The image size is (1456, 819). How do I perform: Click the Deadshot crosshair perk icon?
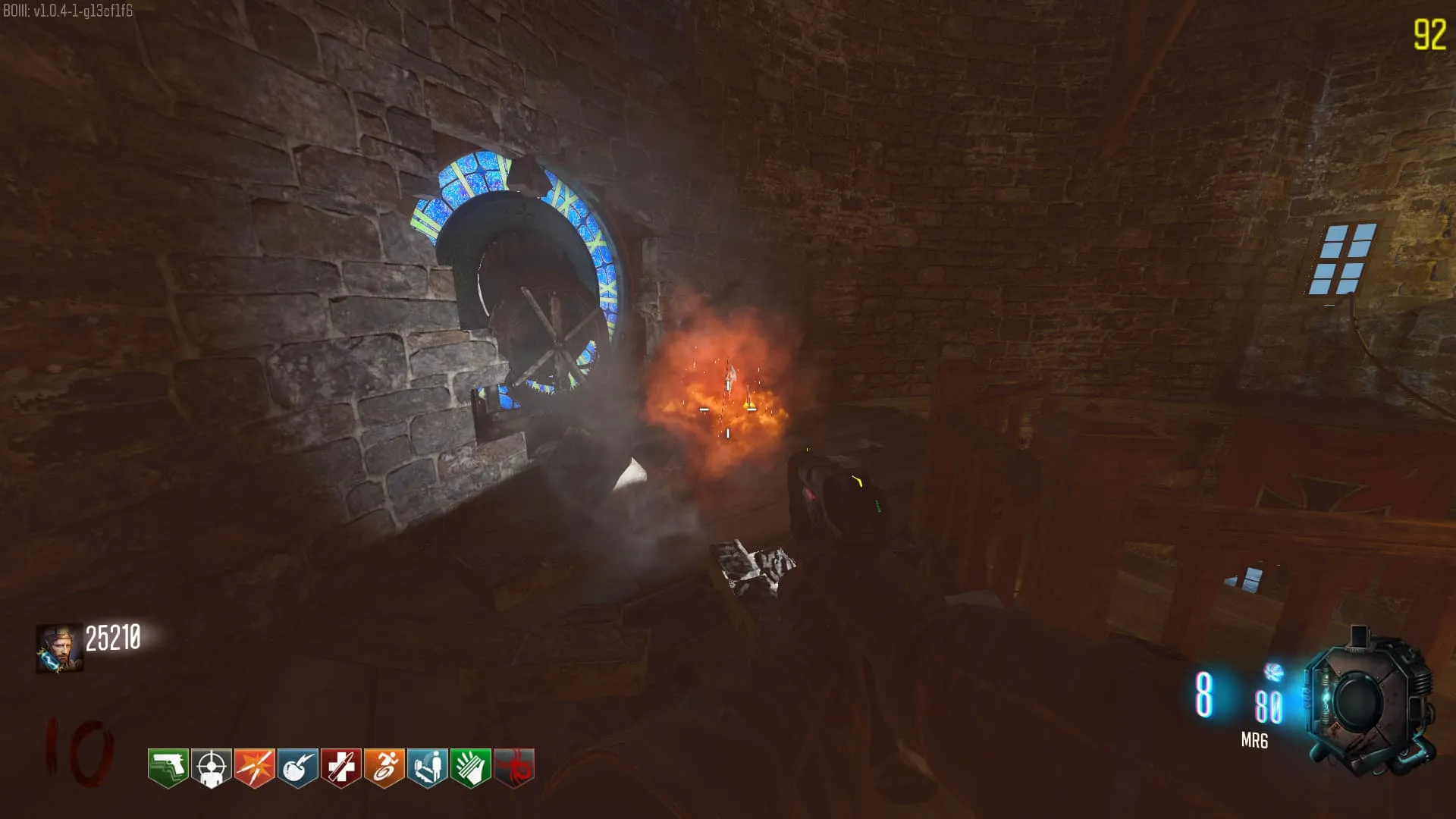click(x=211, y=768)
